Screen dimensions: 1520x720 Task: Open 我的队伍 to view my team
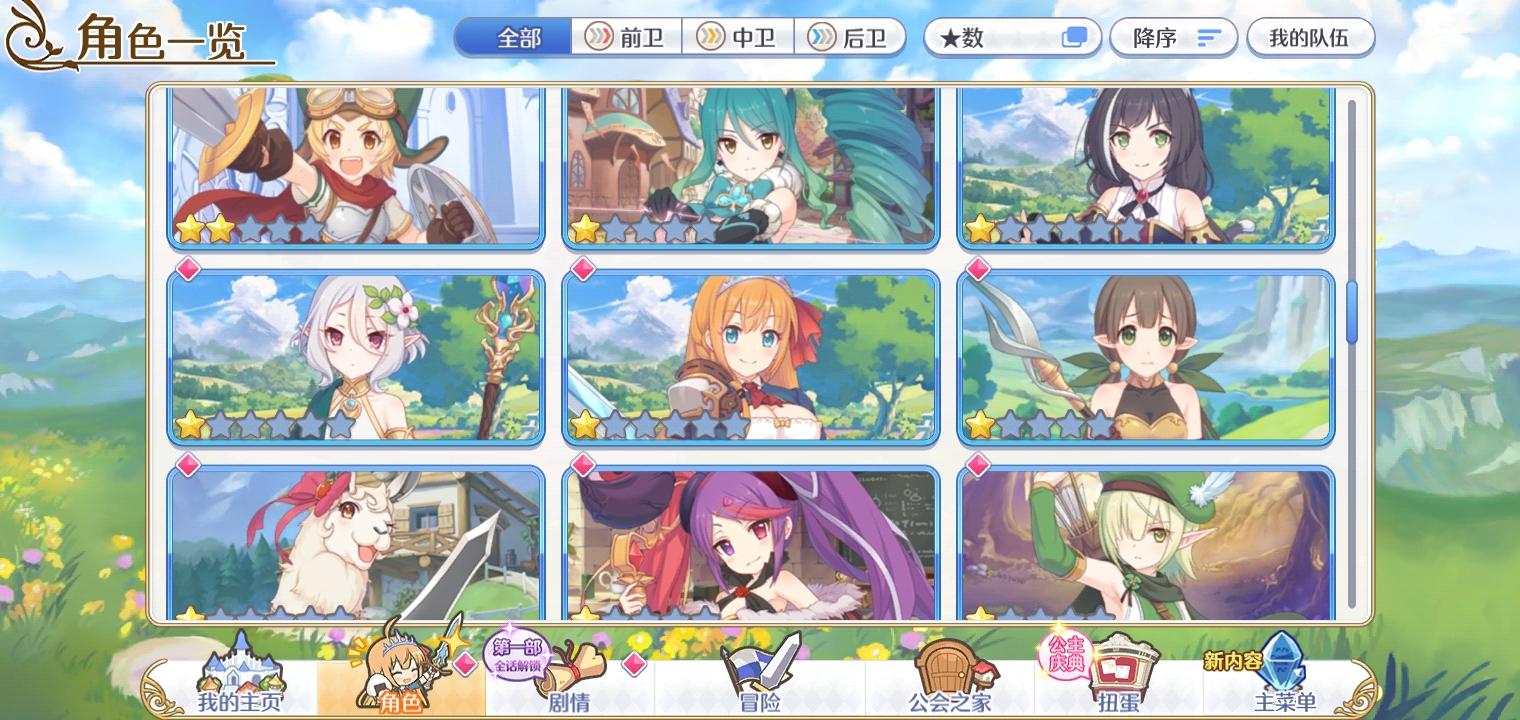click(1311, 38)
